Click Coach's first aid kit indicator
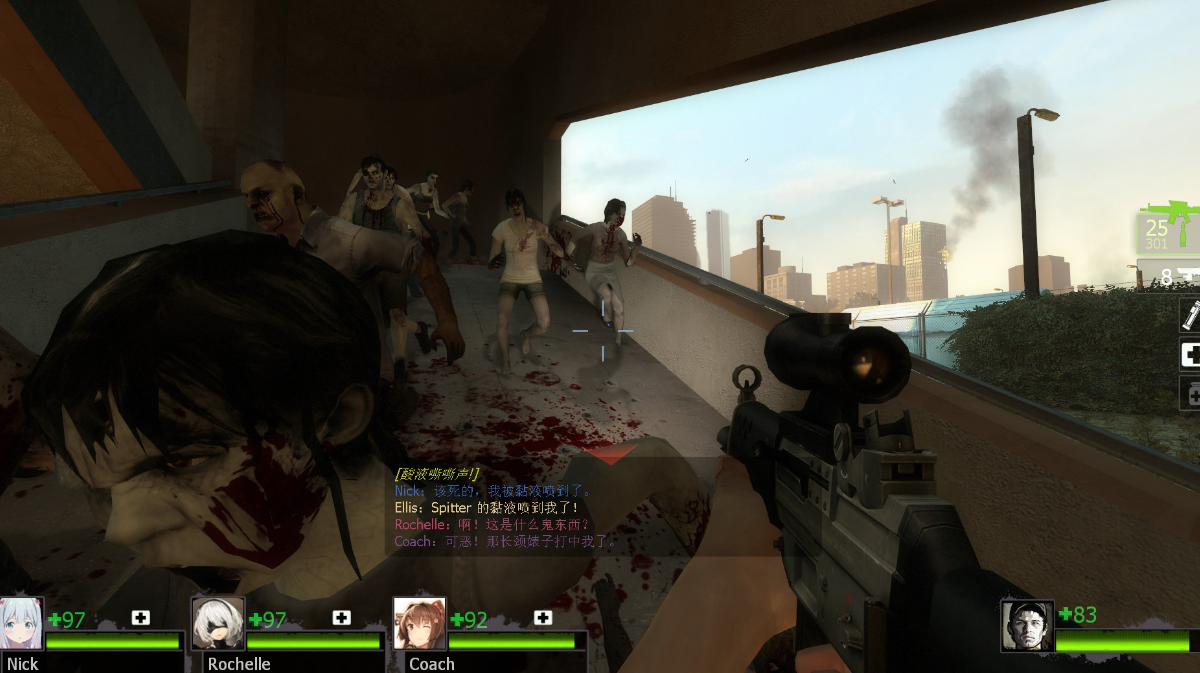Image resolution: width=1200 pixels, height=673 pixels. 543,618
